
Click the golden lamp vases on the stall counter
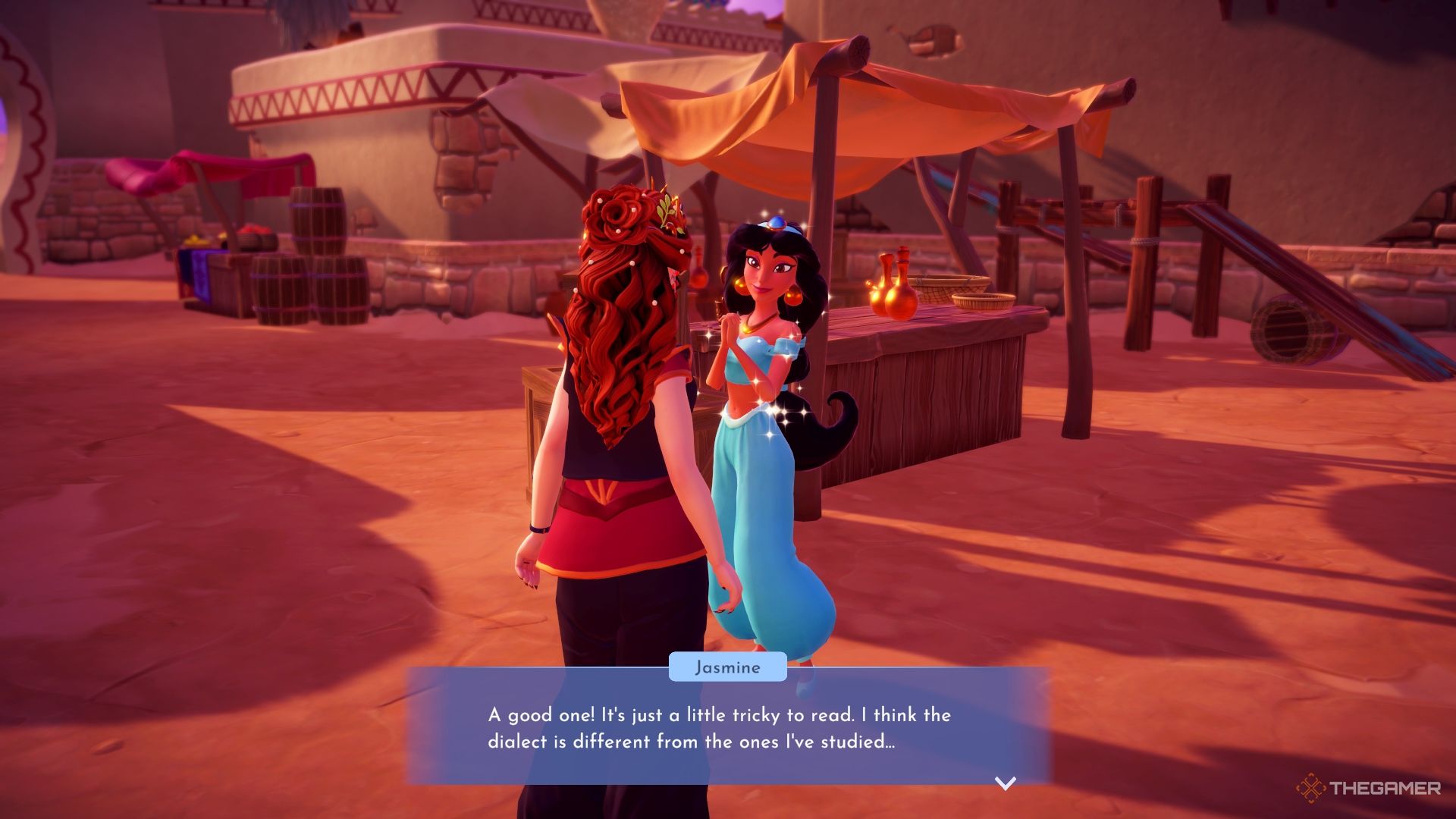click(x=891, y=288)
